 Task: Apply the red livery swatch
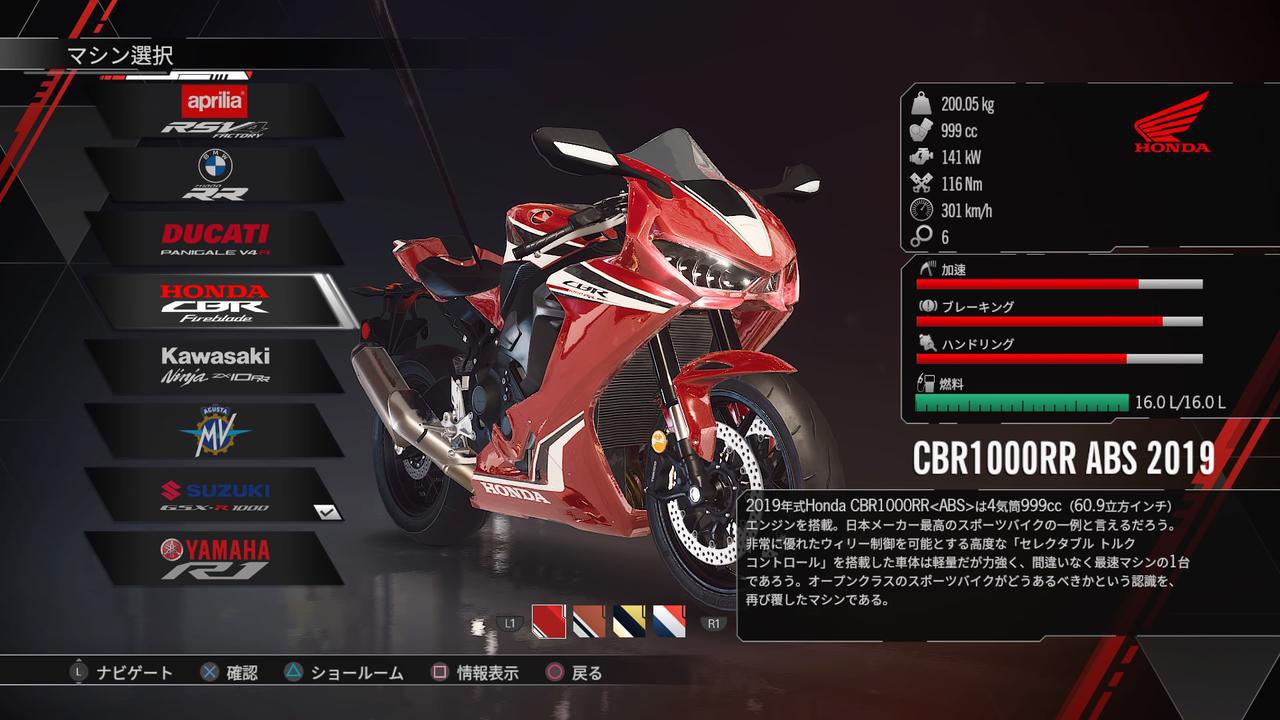point(549,622)
